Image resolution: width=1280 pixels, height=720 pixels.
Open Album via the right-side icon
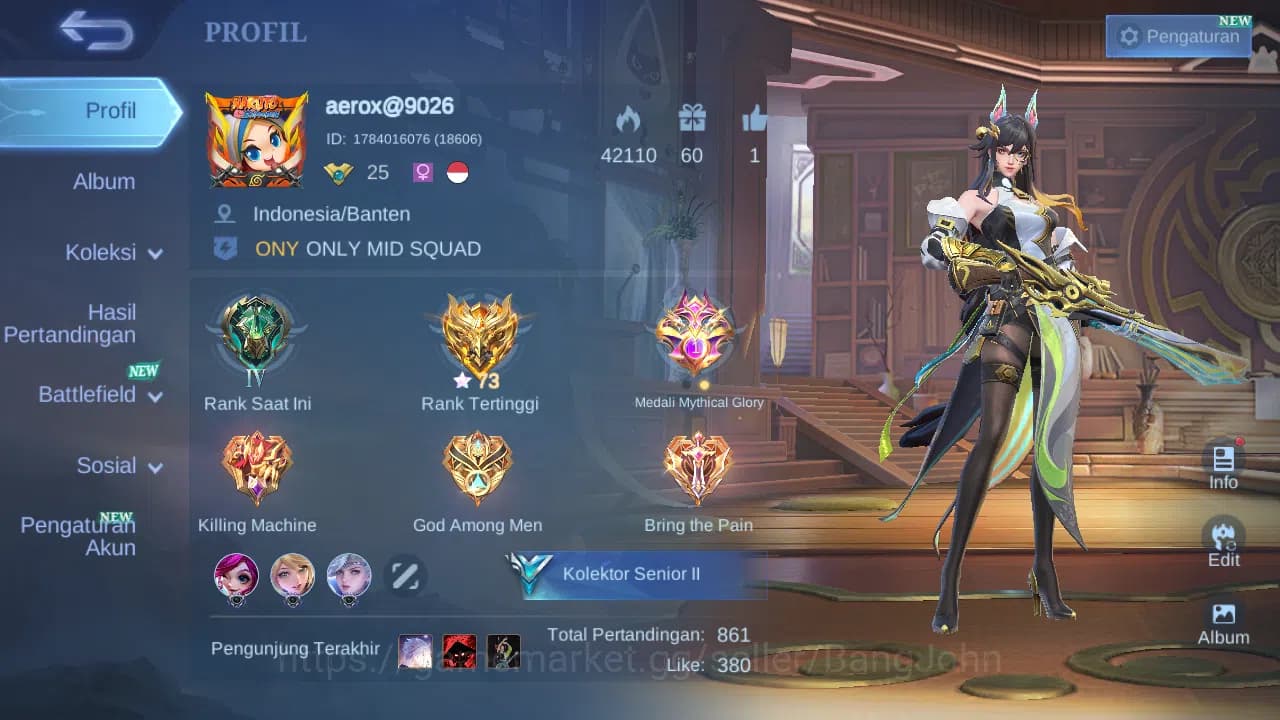(x=1223, y=620)
